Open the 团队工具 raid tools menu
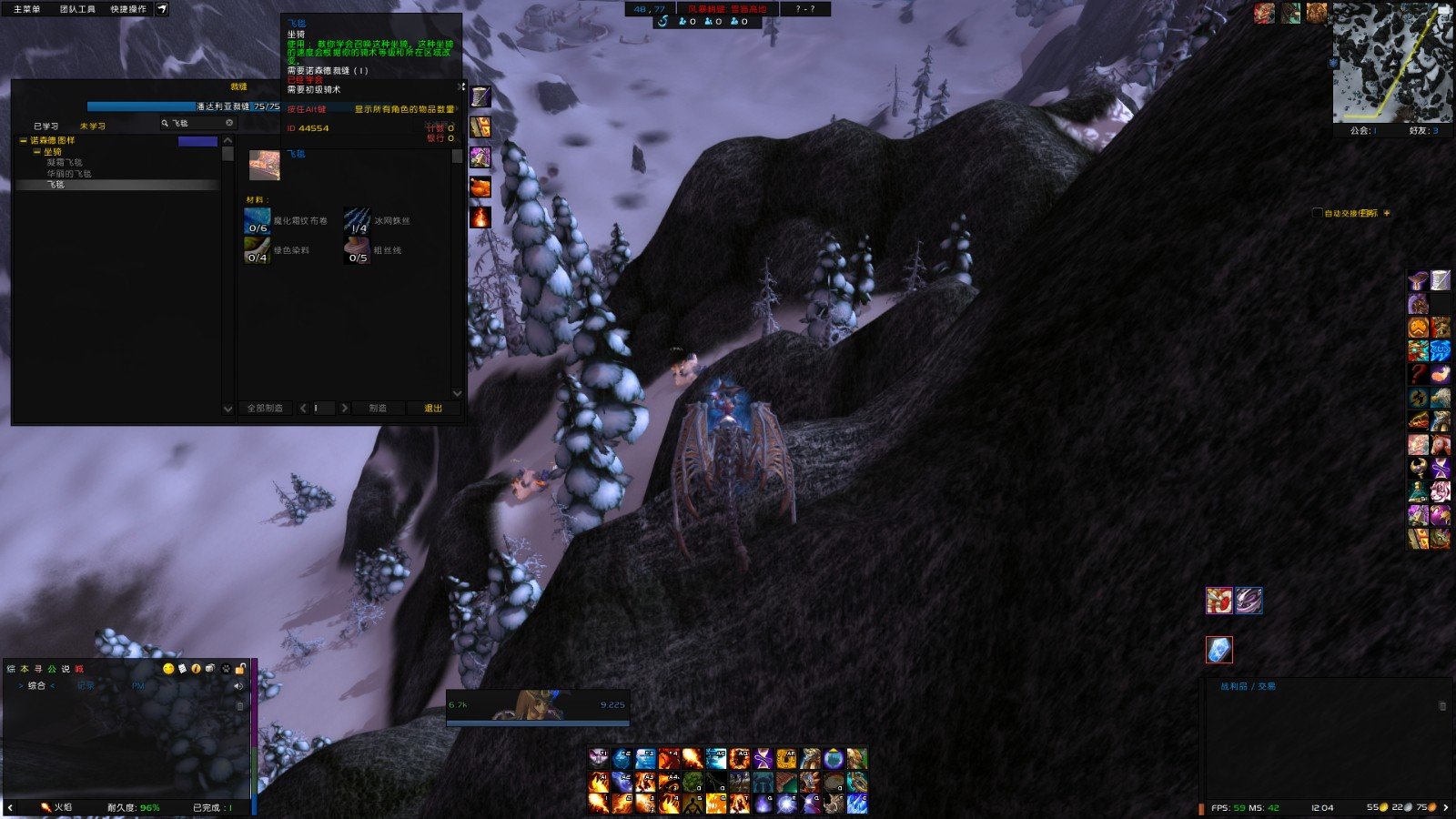This screenshot has height=819, width=1456. click(x=77, y=9)
